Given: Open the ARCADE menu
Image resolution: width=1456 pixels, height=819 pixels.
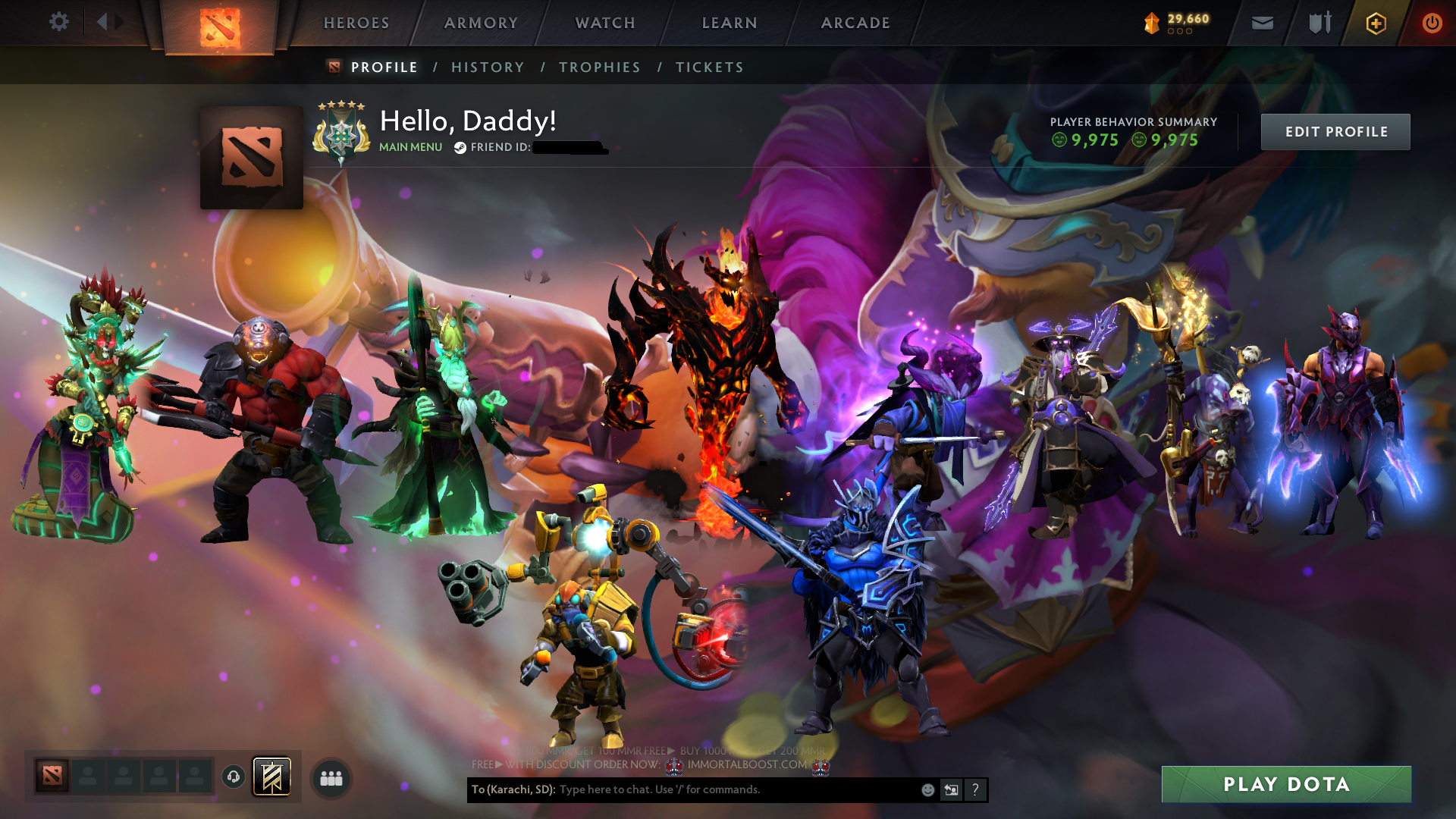Looking at the screenshot, I should (x=855, y=23).
